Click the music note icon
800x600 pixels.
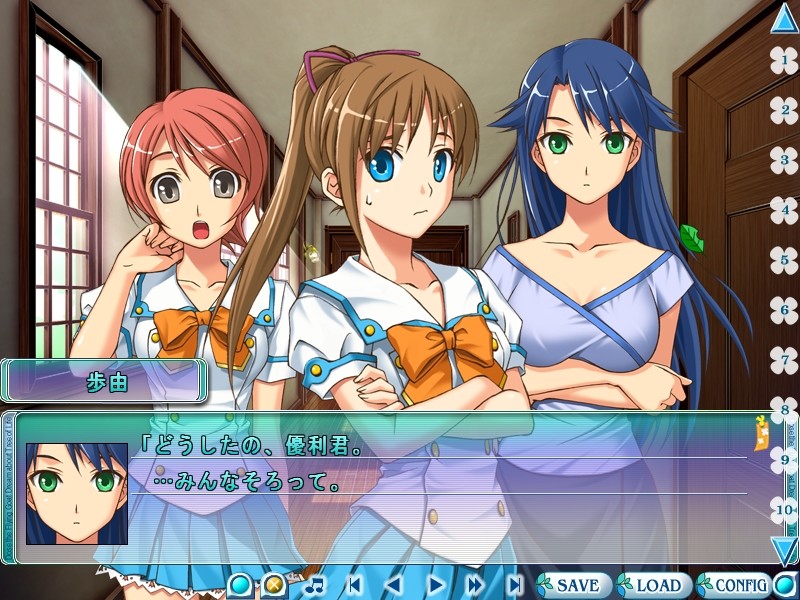(x=315, y=584)
